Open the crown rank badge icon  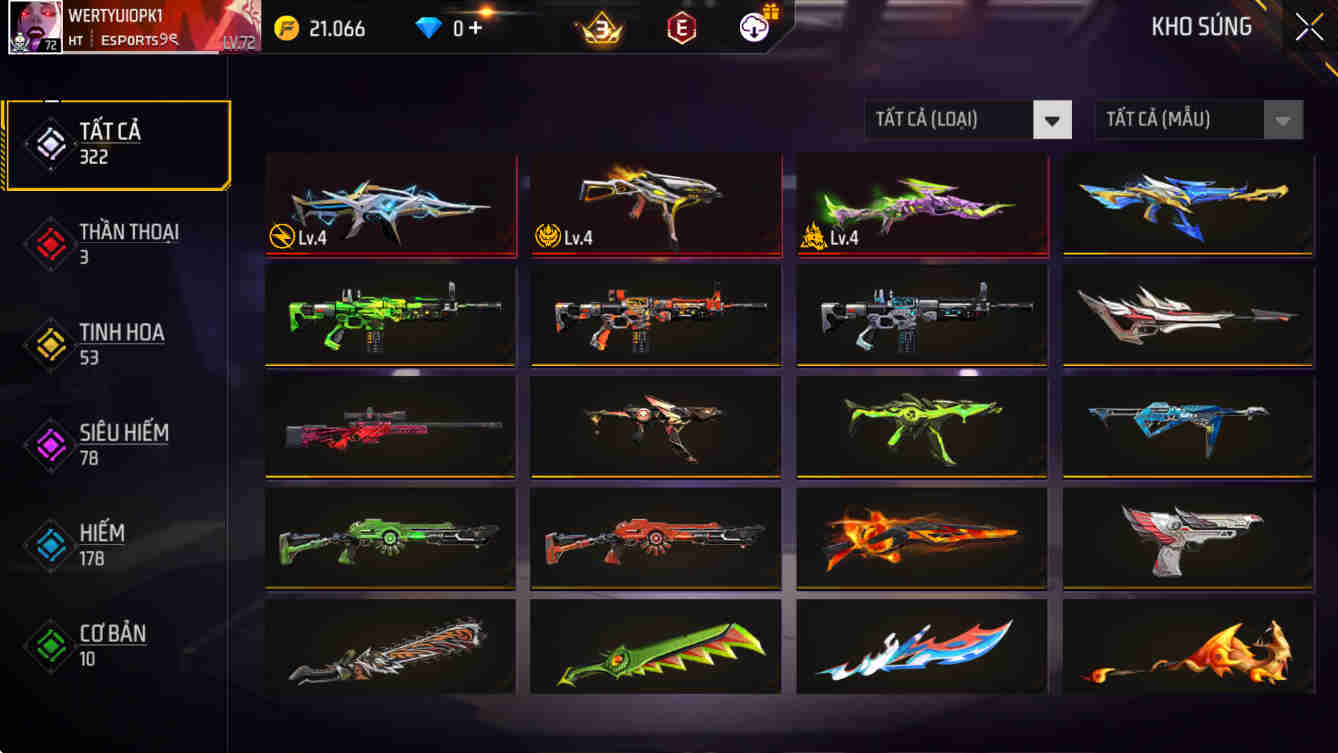tap(601, 28)
